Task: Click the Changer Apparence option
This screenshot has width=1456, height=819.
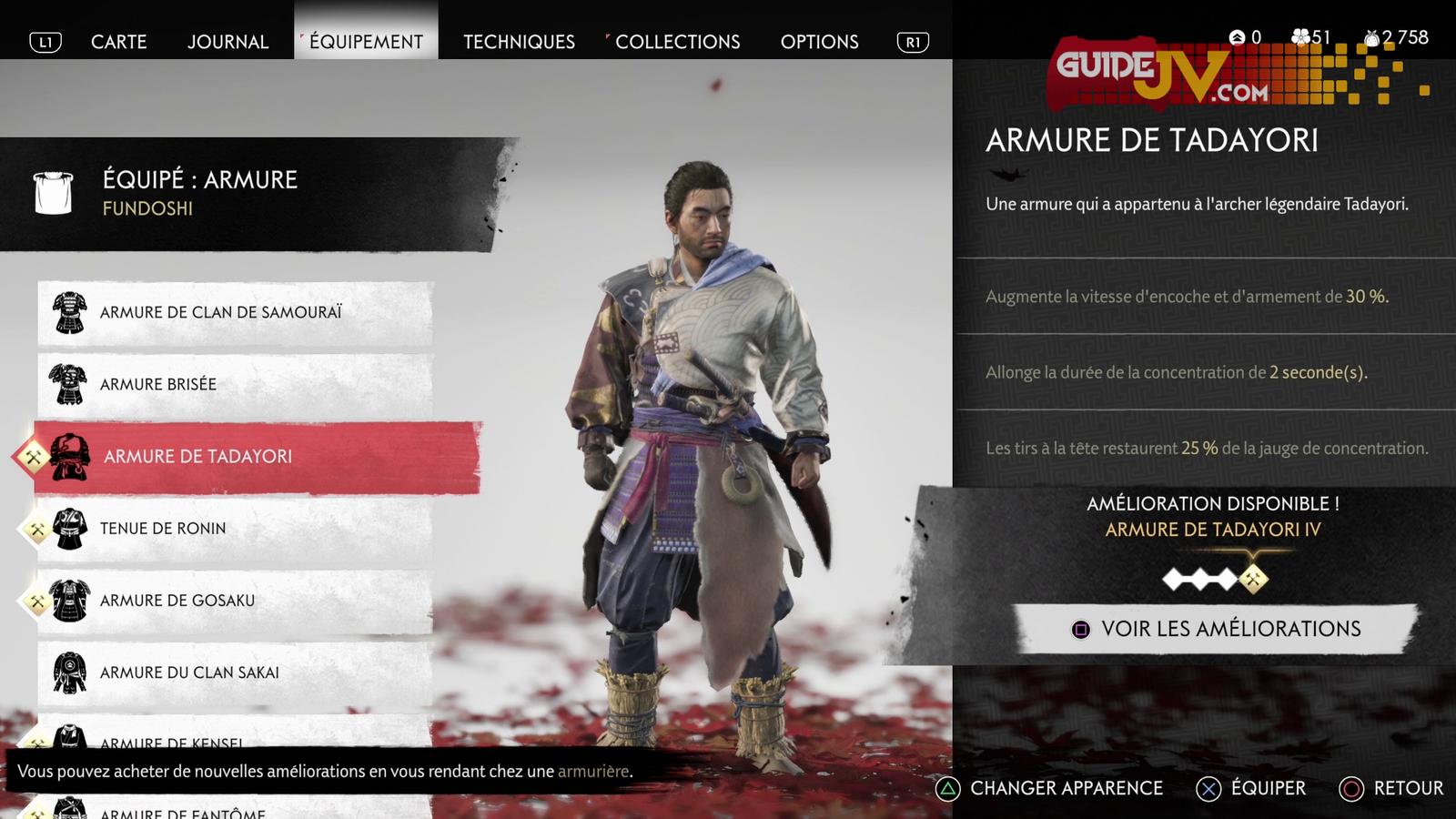Action: coord(1049,788)
